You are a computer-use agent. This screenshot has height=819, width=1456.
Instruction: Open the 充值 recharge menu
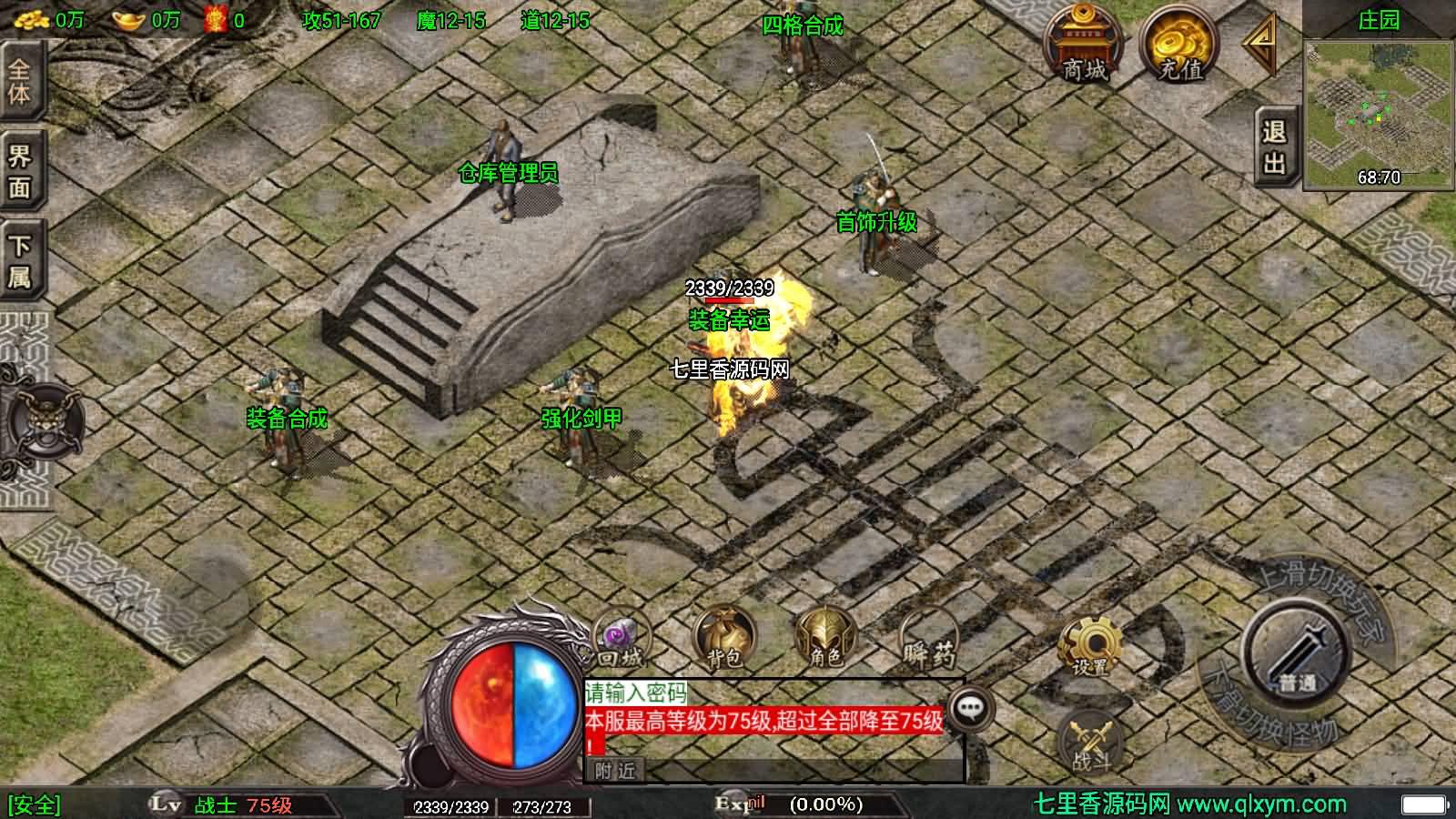pos(1180,45)
